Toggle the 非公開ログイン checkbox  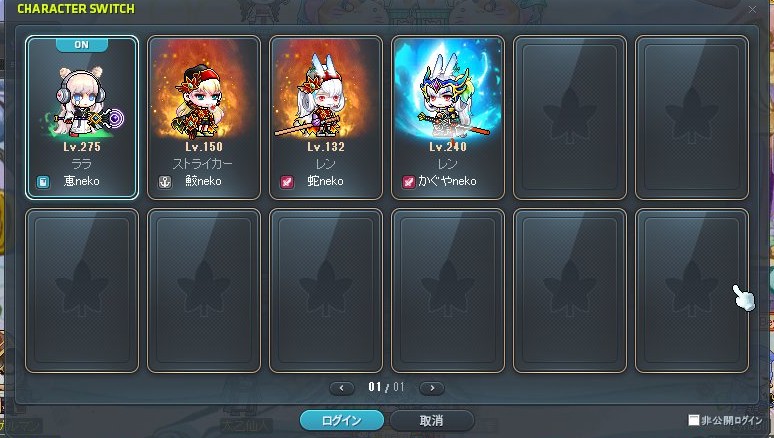694,421
